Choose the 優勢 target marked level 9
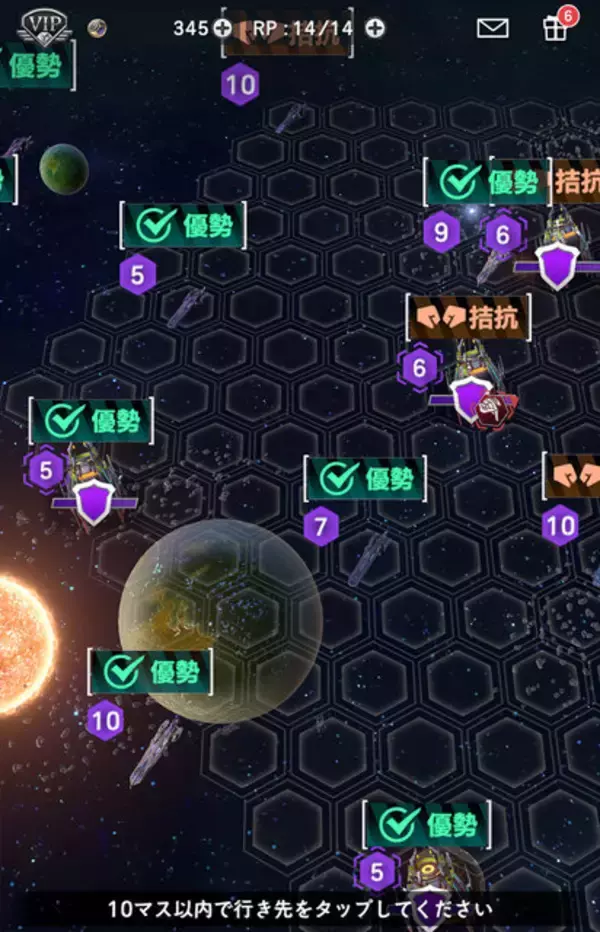This screenshot has width=600, height=932. [x=459, y=182]
